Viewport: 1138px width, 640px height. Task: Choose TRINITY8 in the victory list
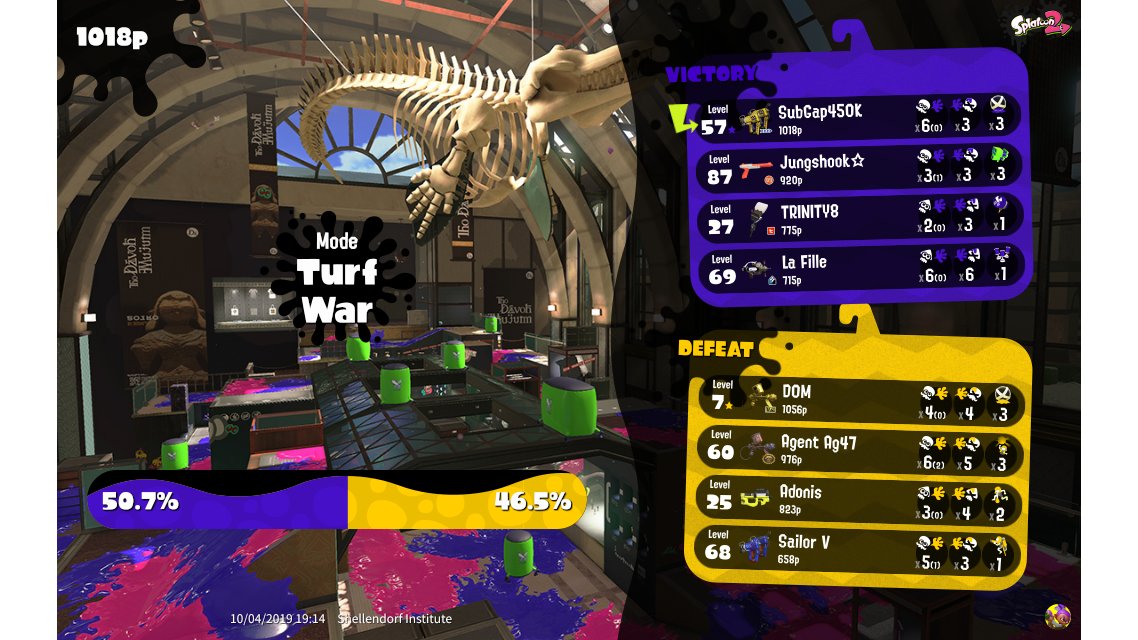click(858, 218)
